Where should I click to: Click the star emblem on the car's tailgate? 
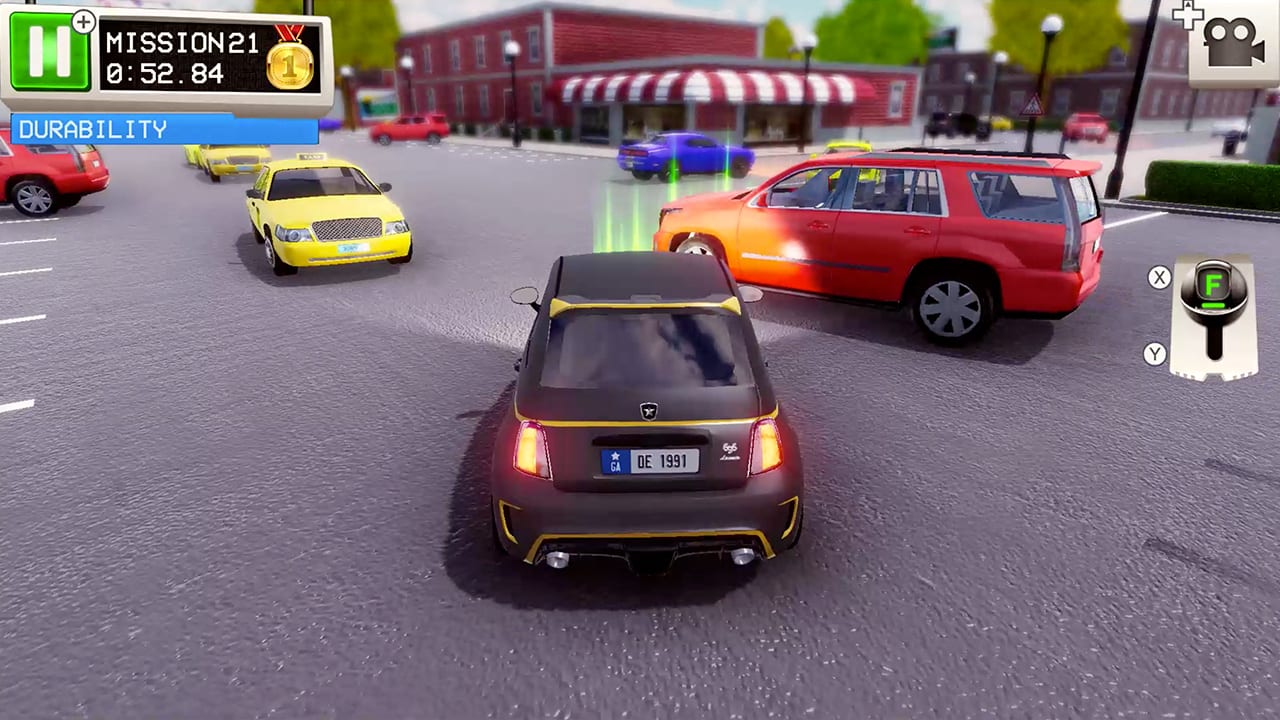[649, 412]
